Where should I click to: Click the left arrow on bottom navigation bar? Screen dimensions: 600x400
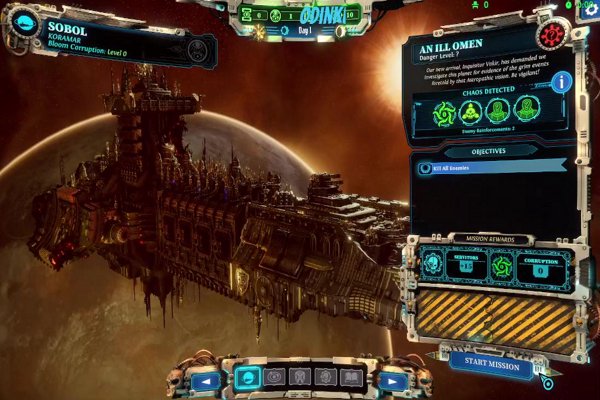[207, 380]
